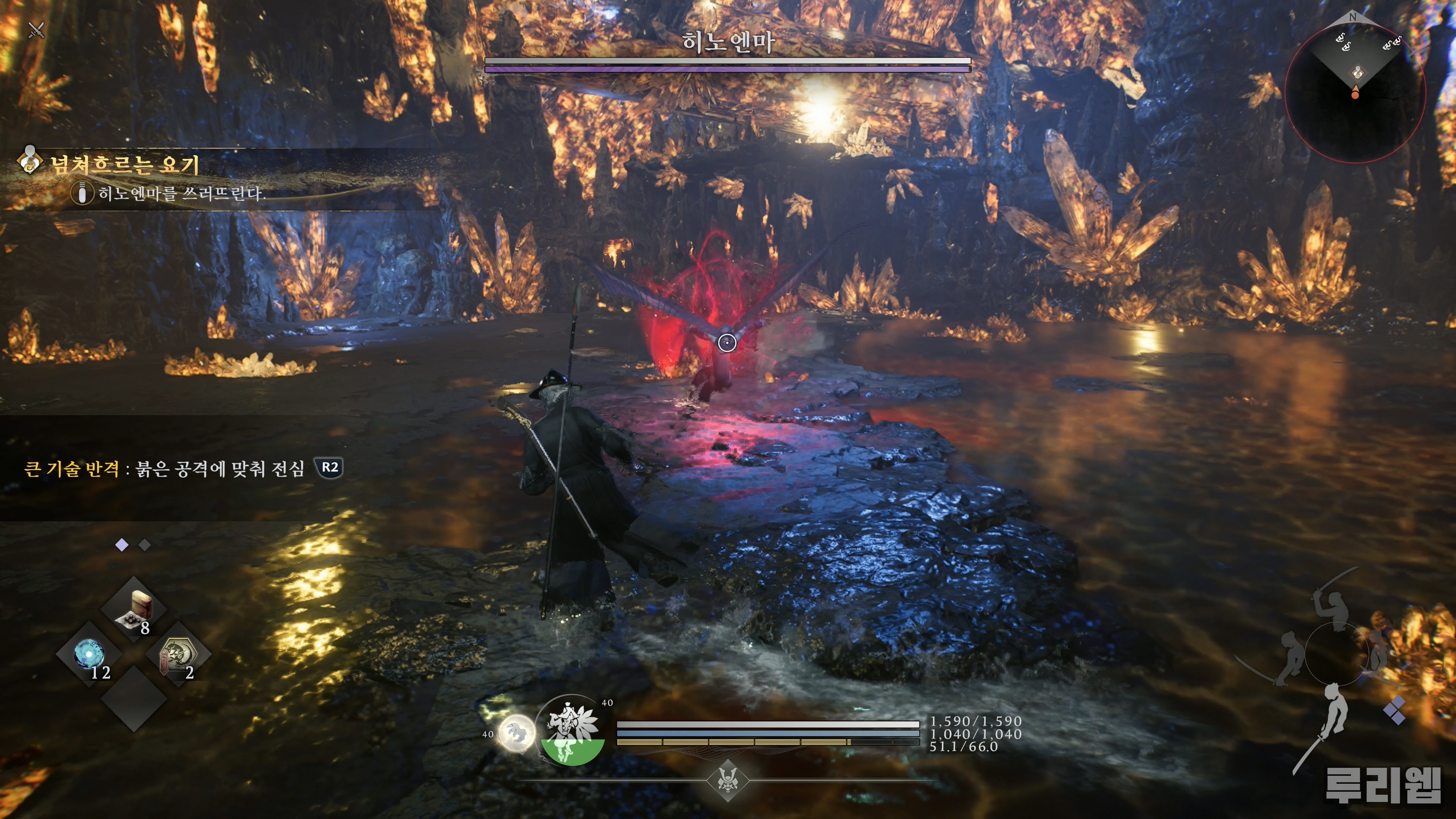Switch to the second shortcut set diamond
Viewport: 1456px width, 819px height.
[x=145, y=545]
